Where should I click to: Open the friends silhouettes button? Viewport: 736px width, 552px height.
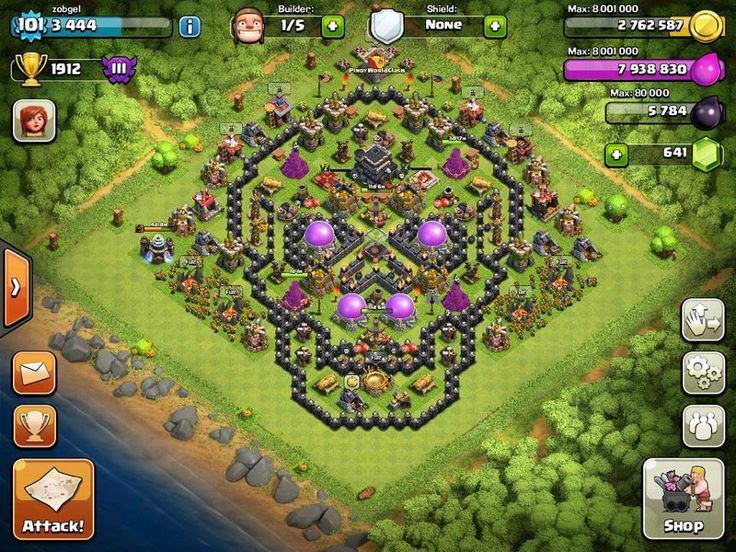tap(703, 425)
